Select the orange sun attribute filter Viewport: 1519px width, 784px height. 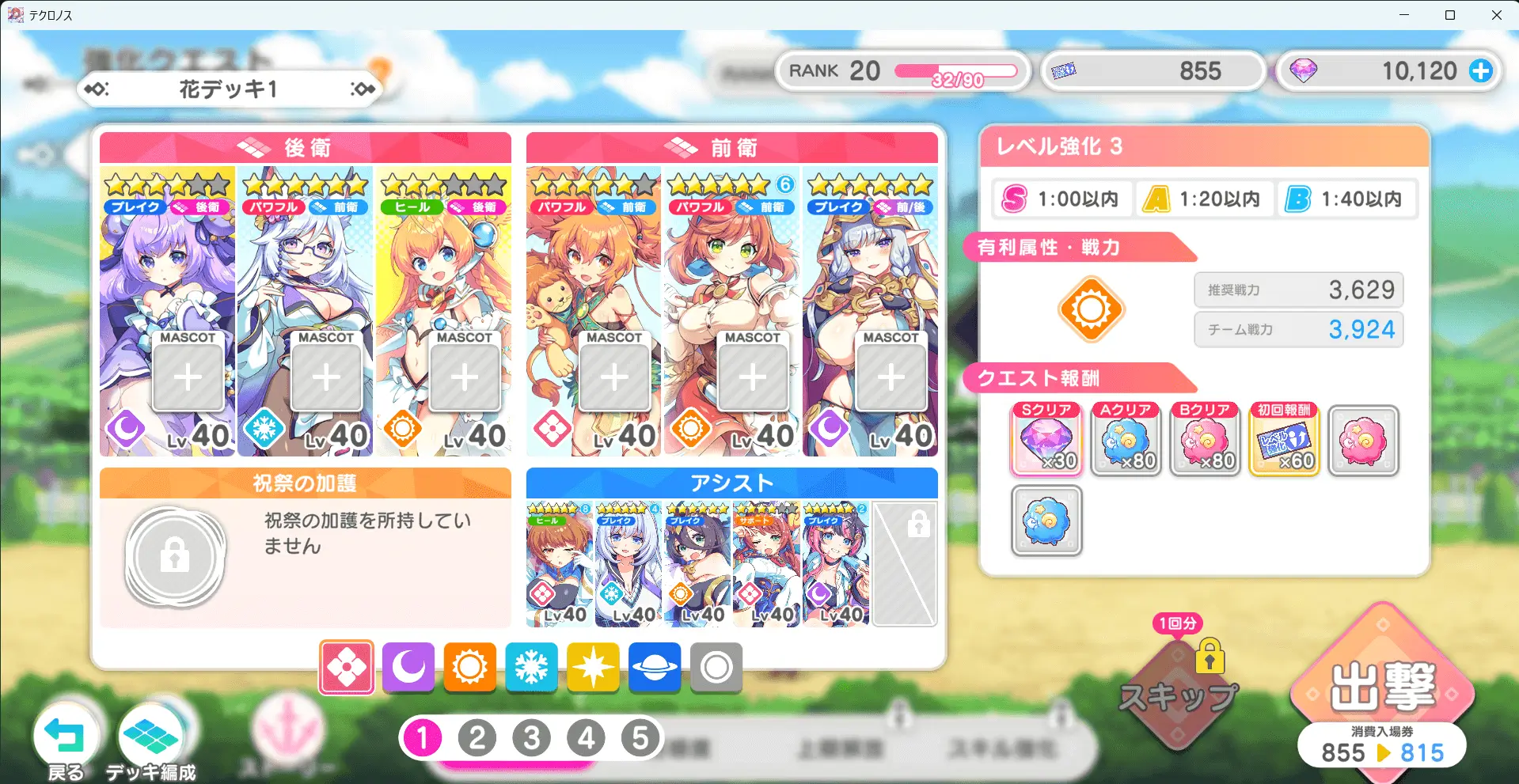tap(469, 668)
